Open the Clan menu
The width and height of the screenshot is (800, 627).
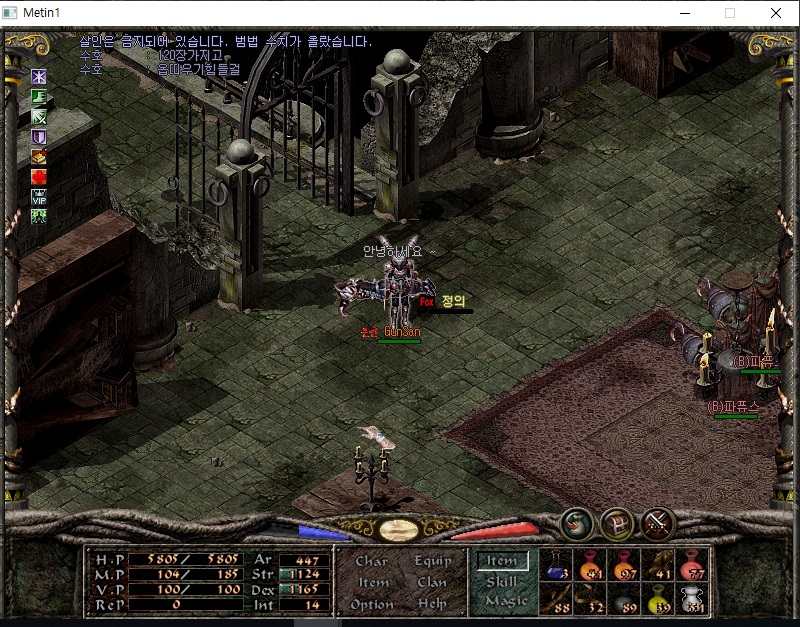[x=432, y=583]
